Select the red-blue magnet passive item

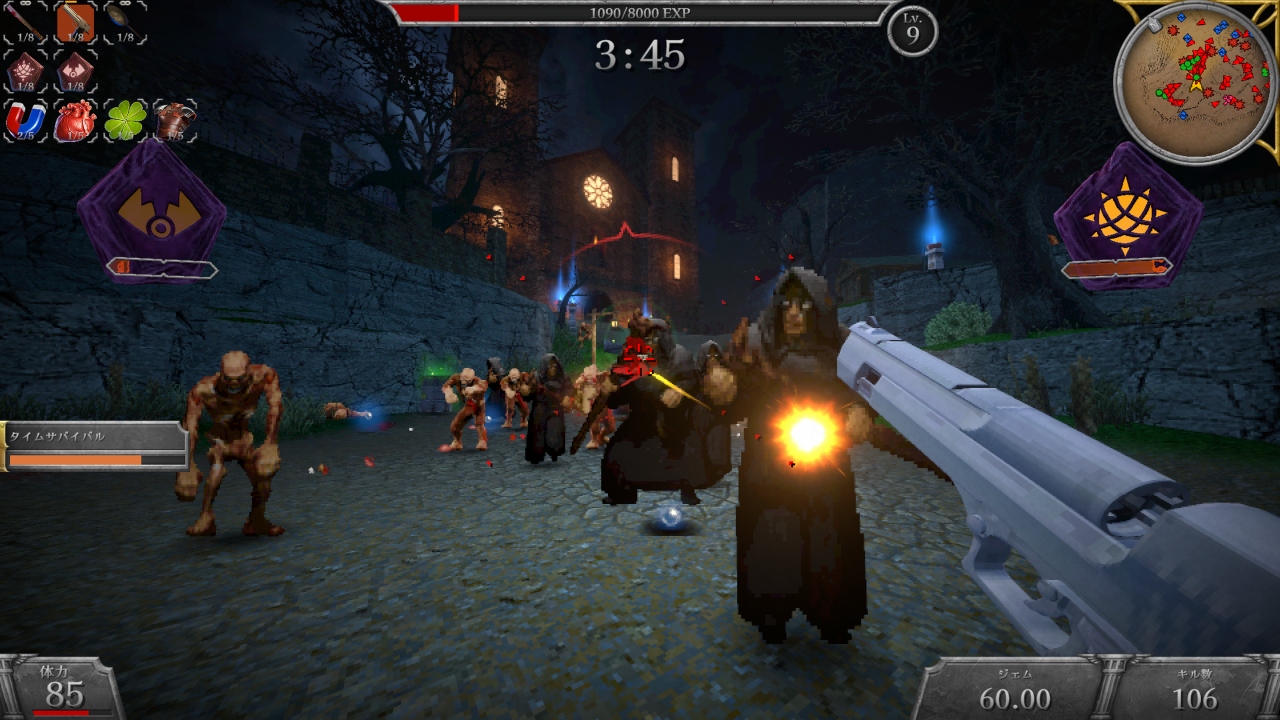click(x=26, y=121)
